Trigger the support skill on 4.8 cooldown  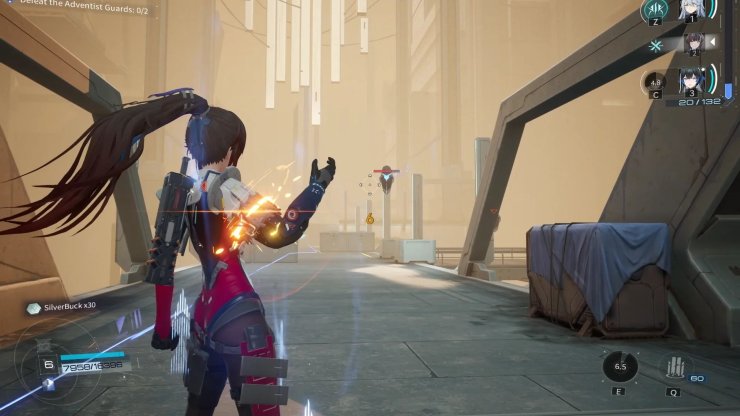tap(656, 82)
